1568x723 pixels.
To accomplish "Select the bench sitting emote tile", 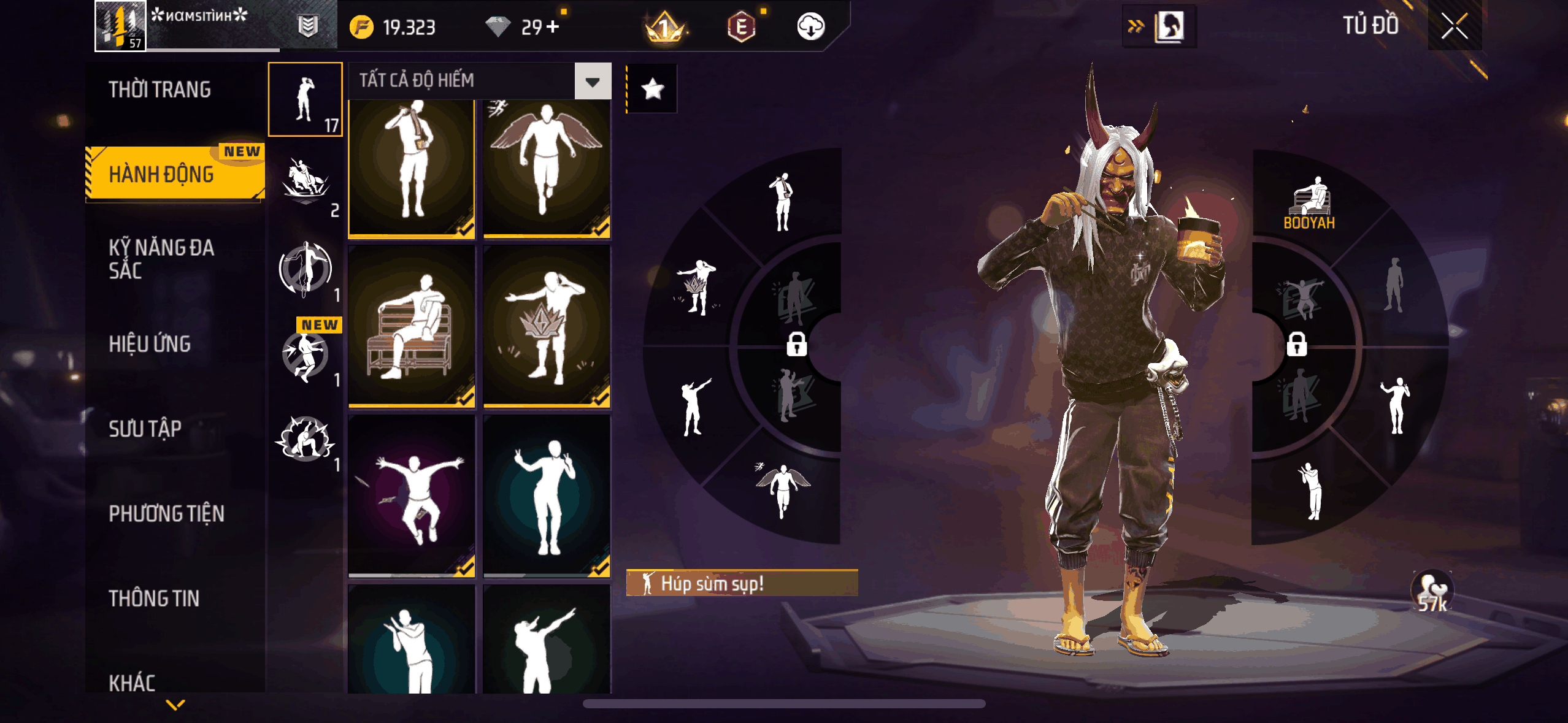I will coord(412,326).
